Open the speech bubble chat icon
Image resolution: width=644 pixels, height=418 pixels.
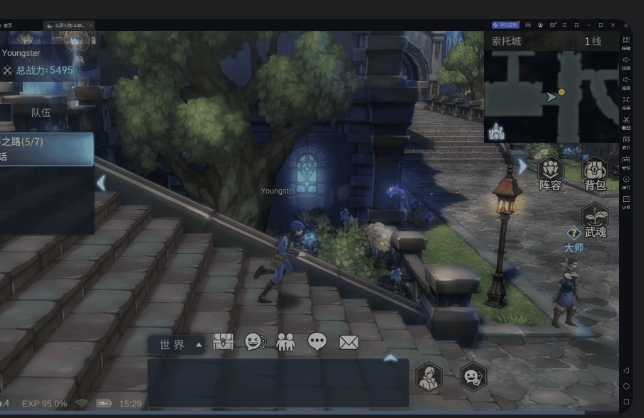click(317, 342)
